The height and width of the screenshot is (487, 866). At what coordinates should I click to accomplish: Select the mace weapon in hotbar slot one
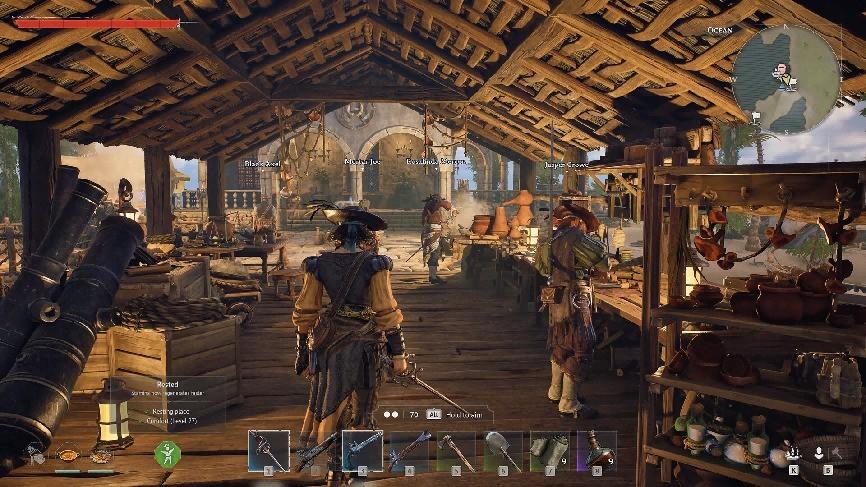pos(269,451)
